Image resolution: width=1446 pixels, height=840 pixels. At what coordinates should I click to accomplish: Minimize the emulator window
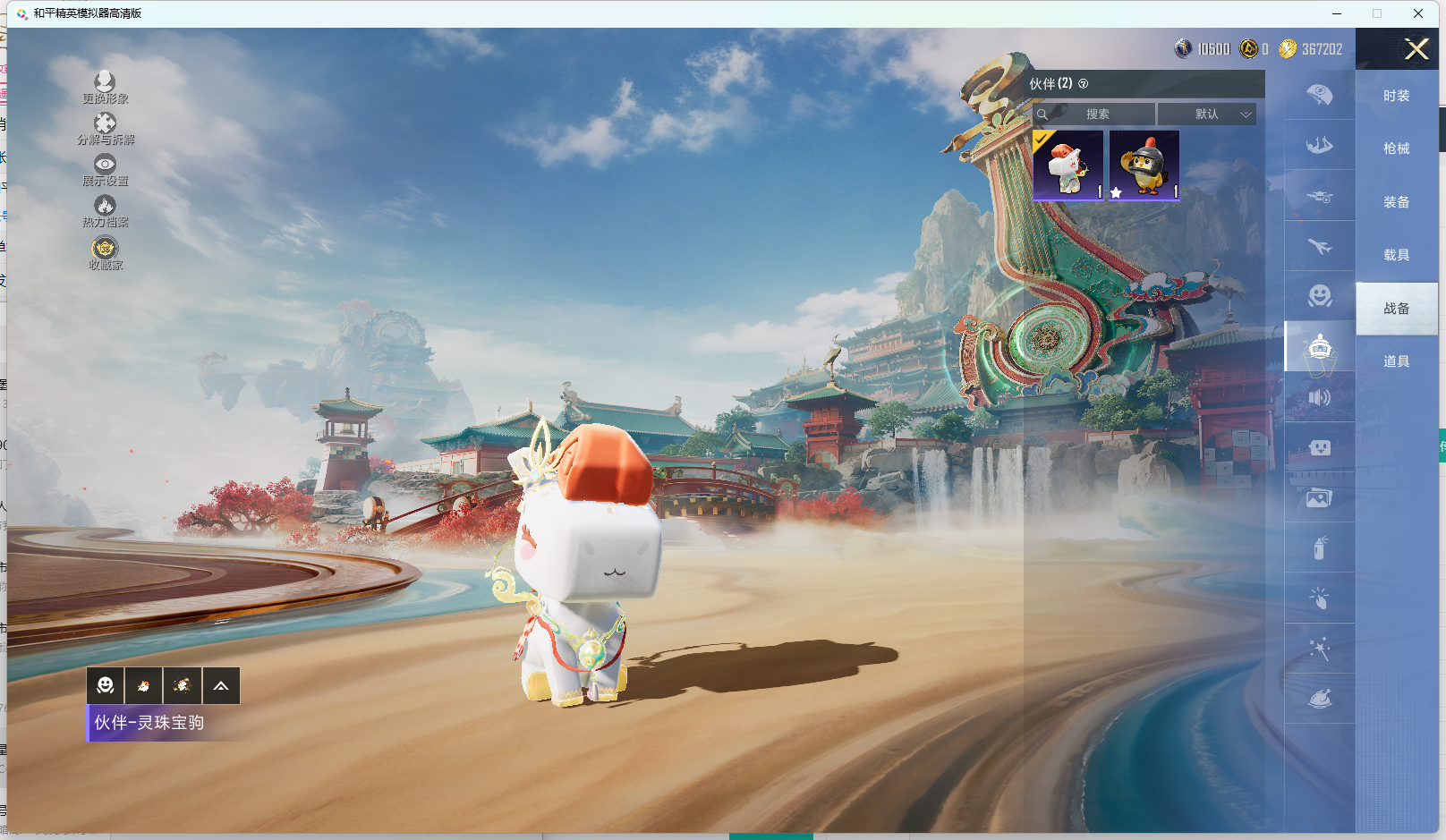tap(1337, 13)
